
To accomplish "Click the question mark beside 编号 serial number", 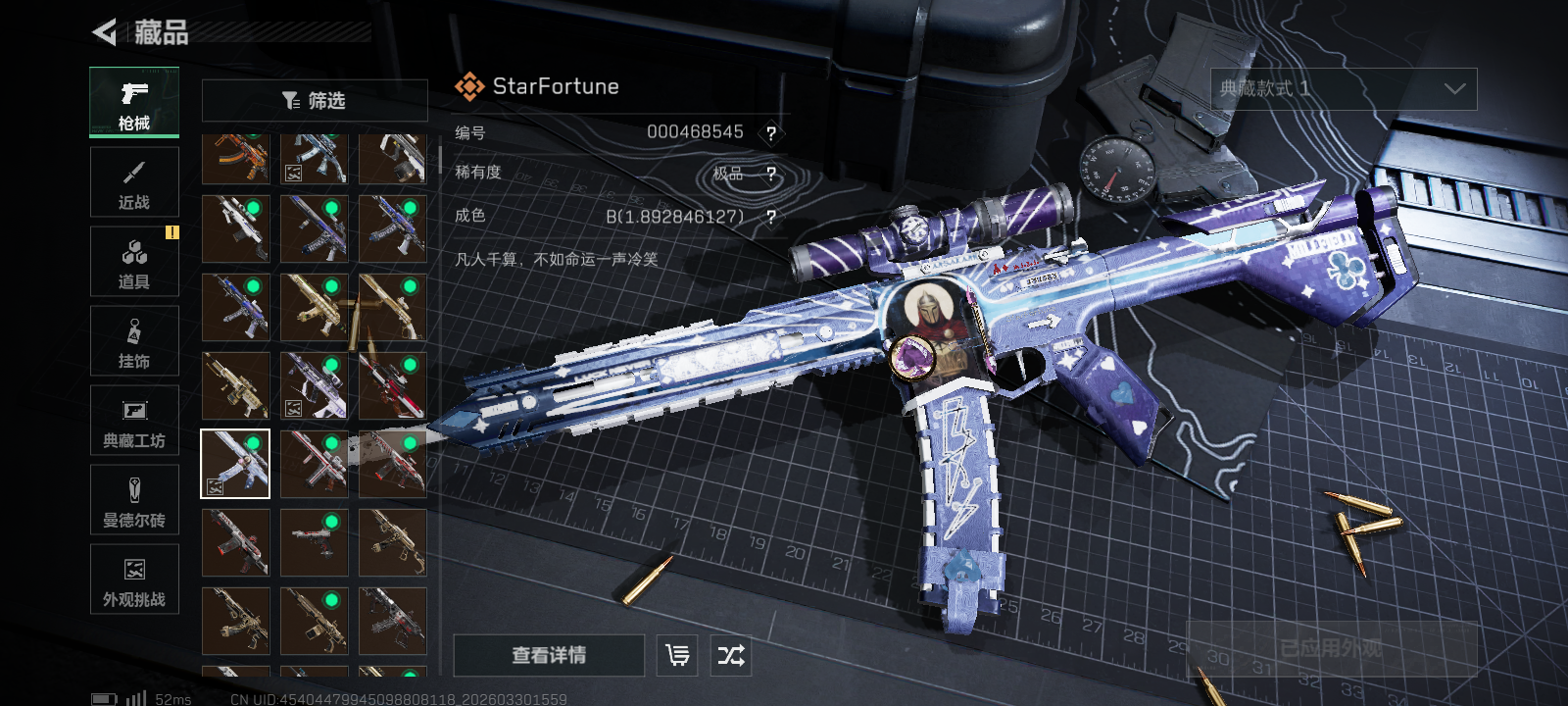I will click(771, 133).
